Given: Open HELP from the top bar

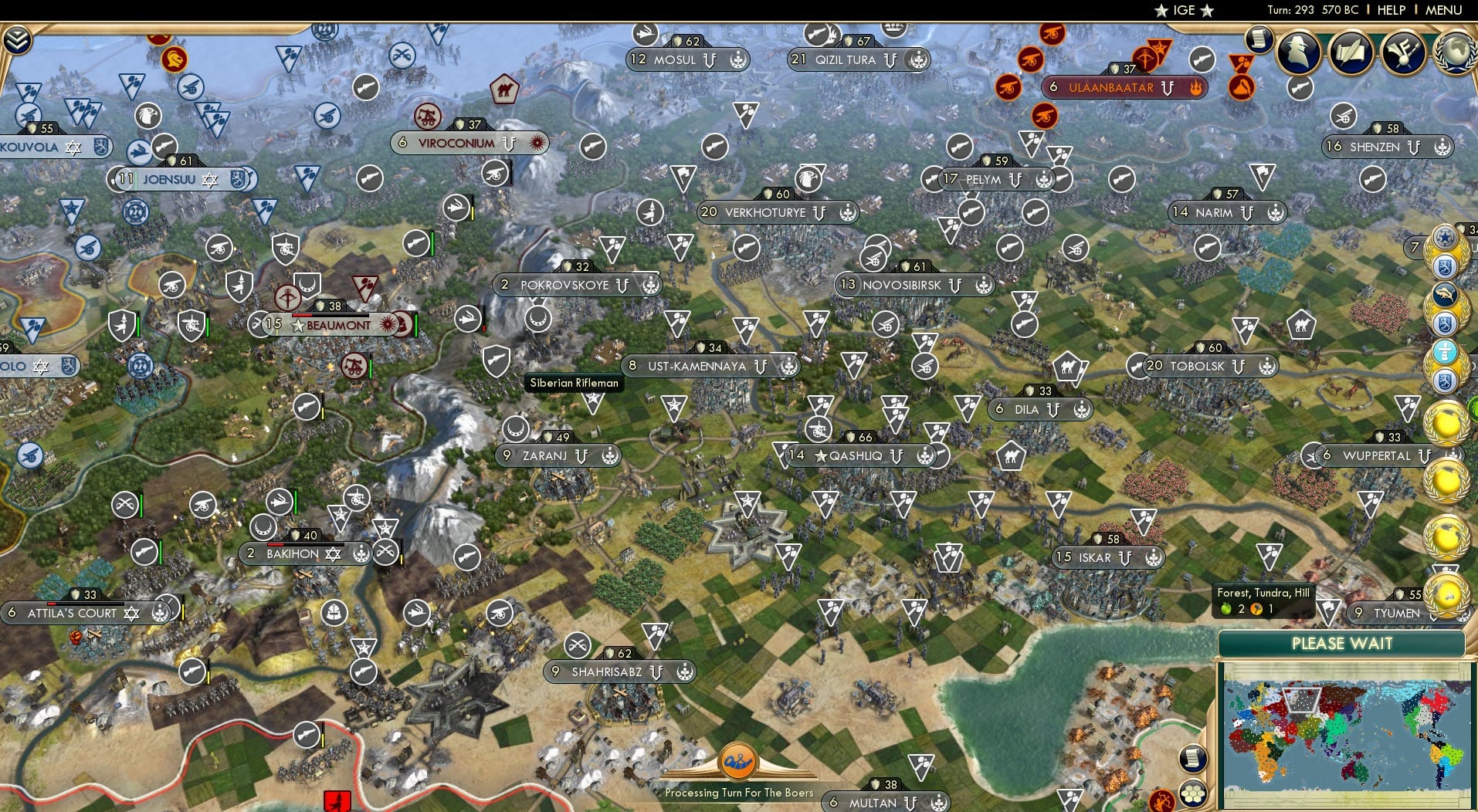Looking at the screenshot, I should tap(1391, 10).
